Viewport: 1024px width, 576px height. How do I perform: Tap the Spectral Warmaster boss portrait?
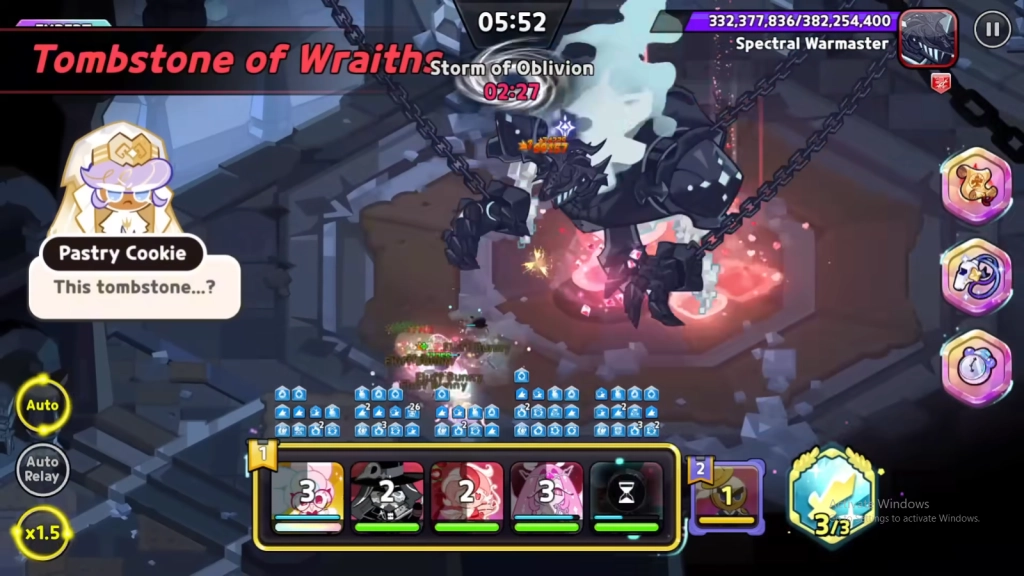927,38
